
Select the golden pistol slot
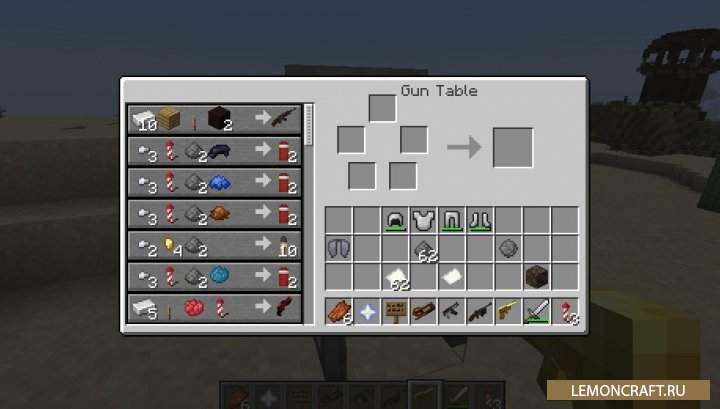tap(510, 312)
